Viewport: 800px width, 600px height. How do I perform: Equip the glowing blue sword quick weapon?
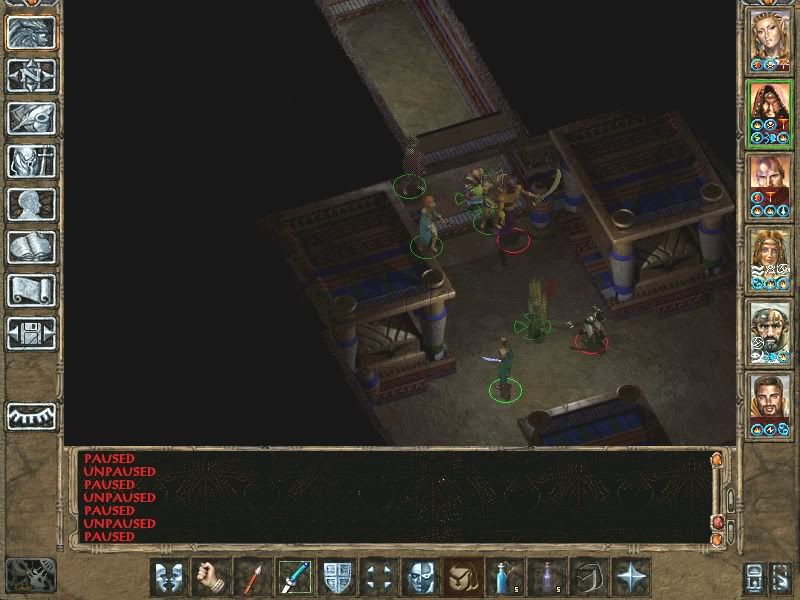[295, 577]
